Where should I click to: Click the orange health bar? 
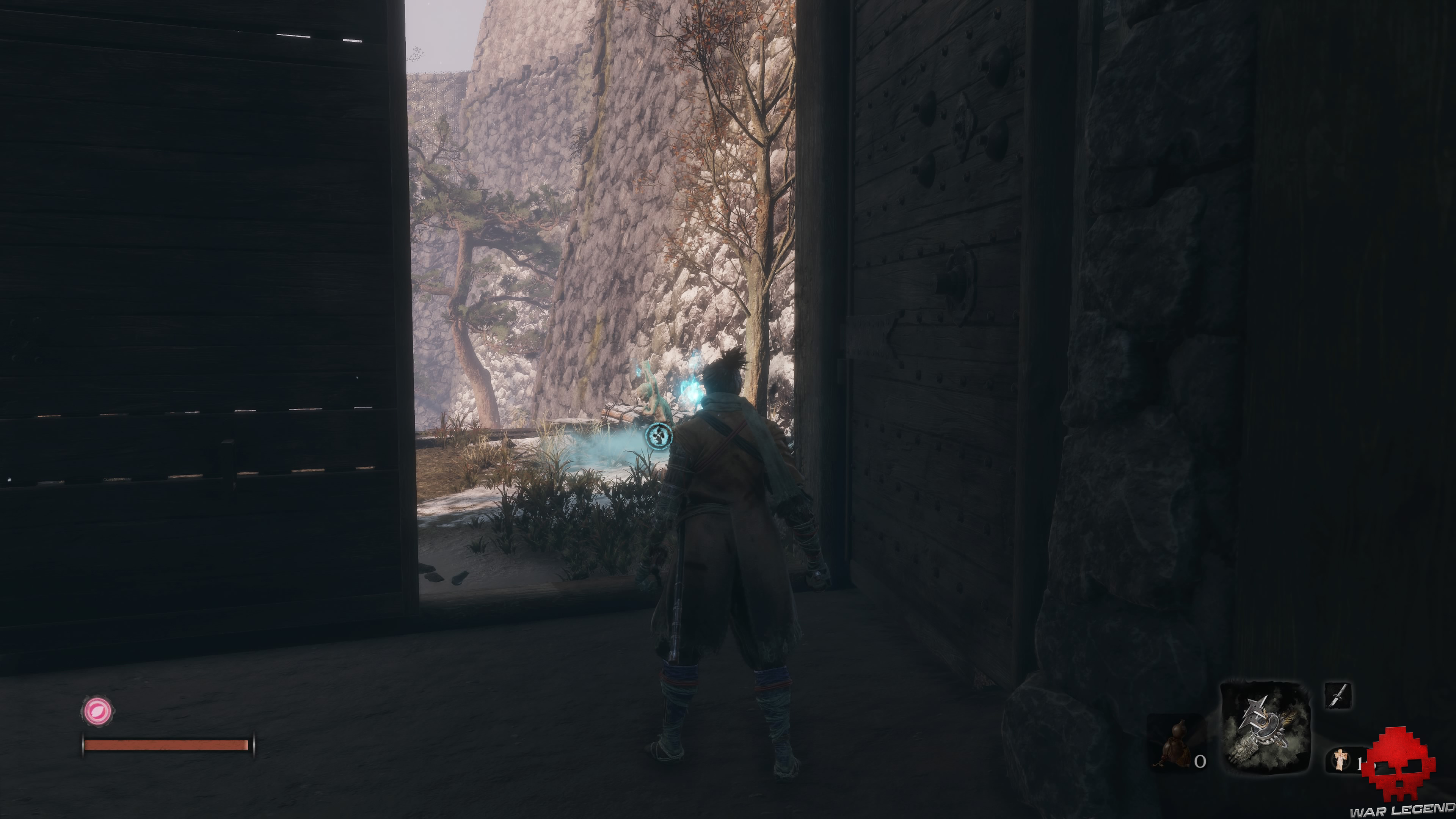tap(167, 744)
